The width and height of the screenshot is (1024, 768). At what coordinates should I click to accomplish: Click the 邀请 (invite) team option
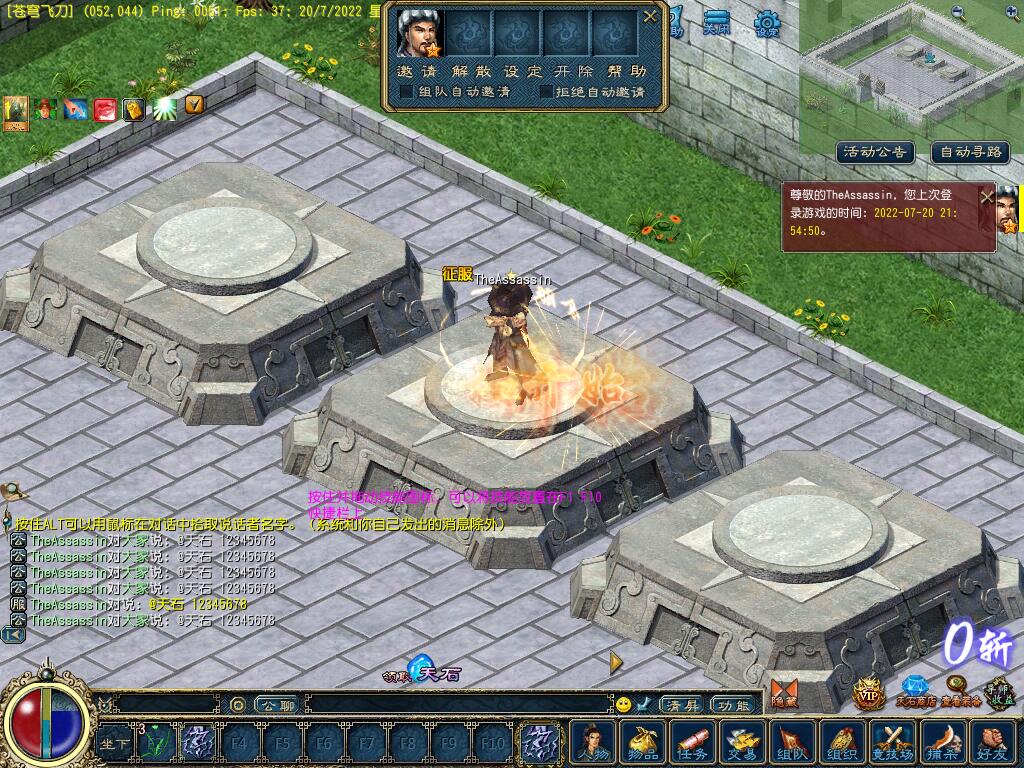(x=417, y=71)
